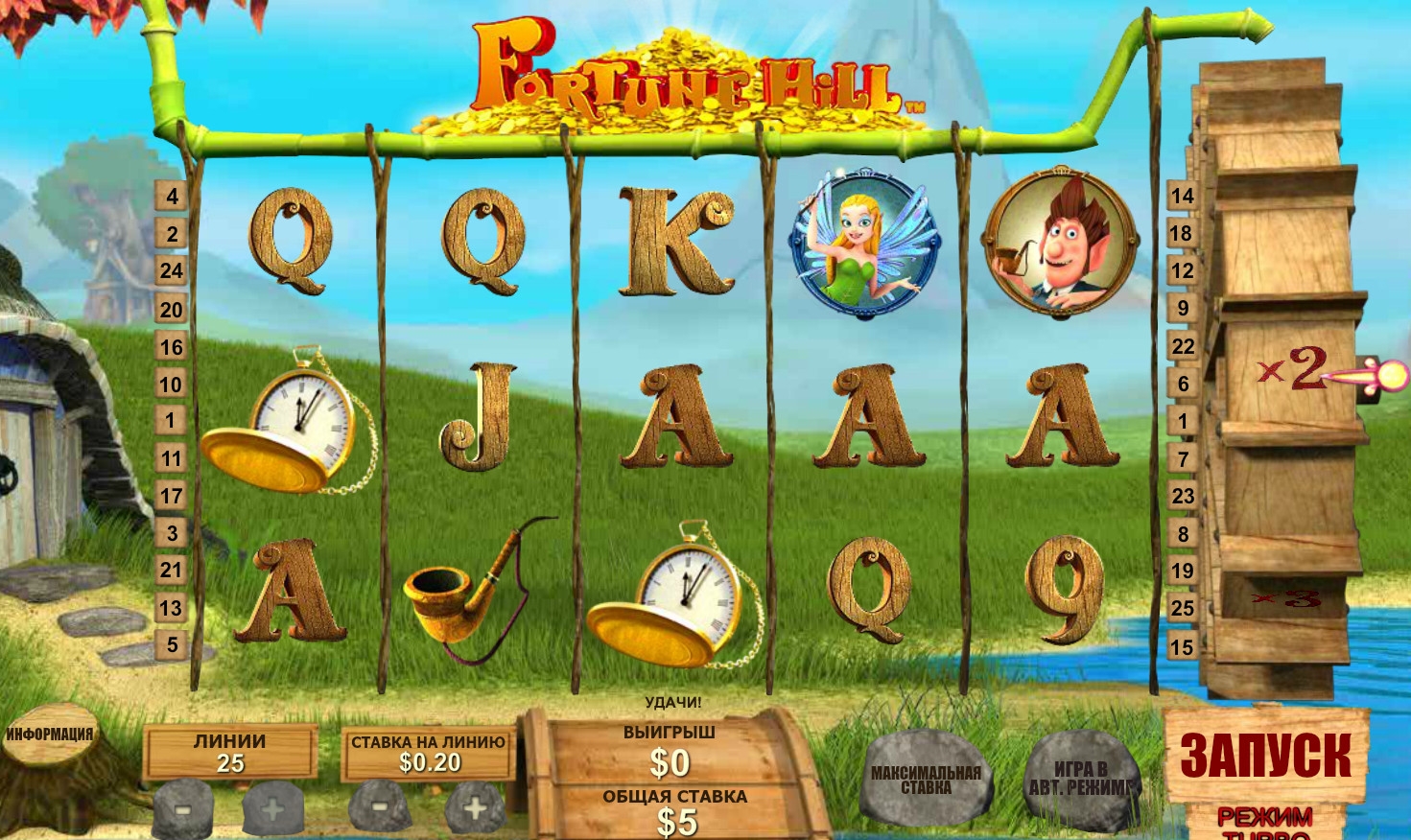
Task: Spin the reels with the ЗАПУСК button
Action: pyautogui.click(x=1265, y=755)
